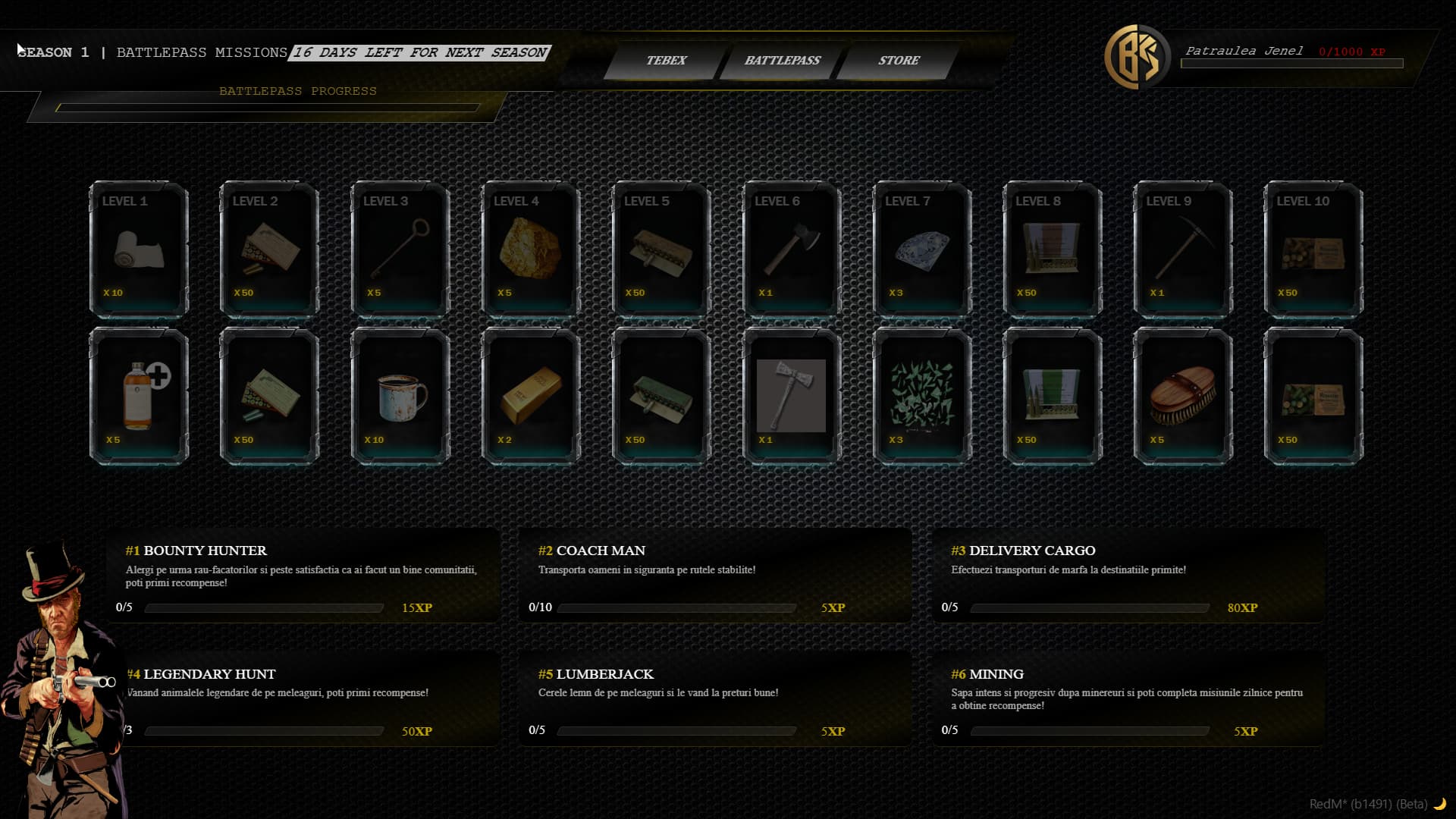1456x819 pixels.
Task: Click the Bounty Hunter mission progress bar
Action: tap(264, 607)
